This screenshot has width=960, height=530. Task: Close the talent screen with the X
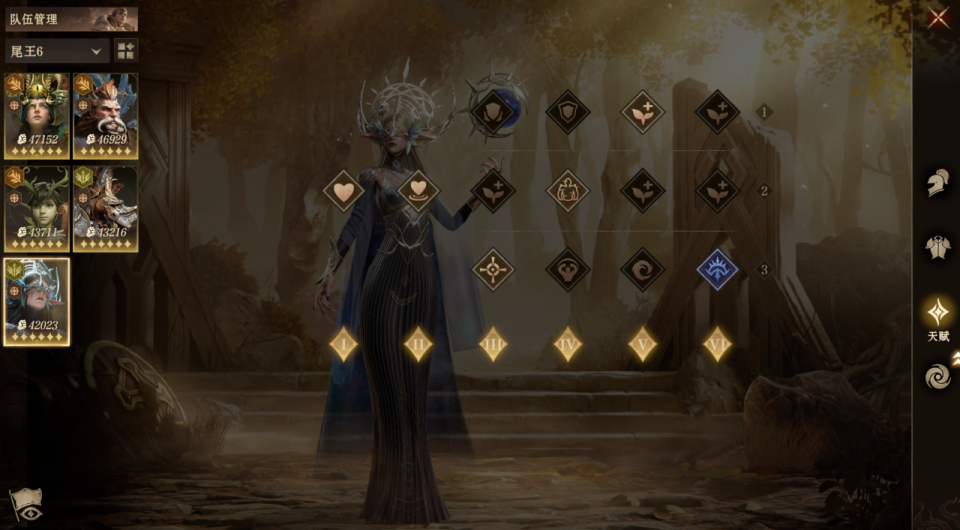(938, 18)
